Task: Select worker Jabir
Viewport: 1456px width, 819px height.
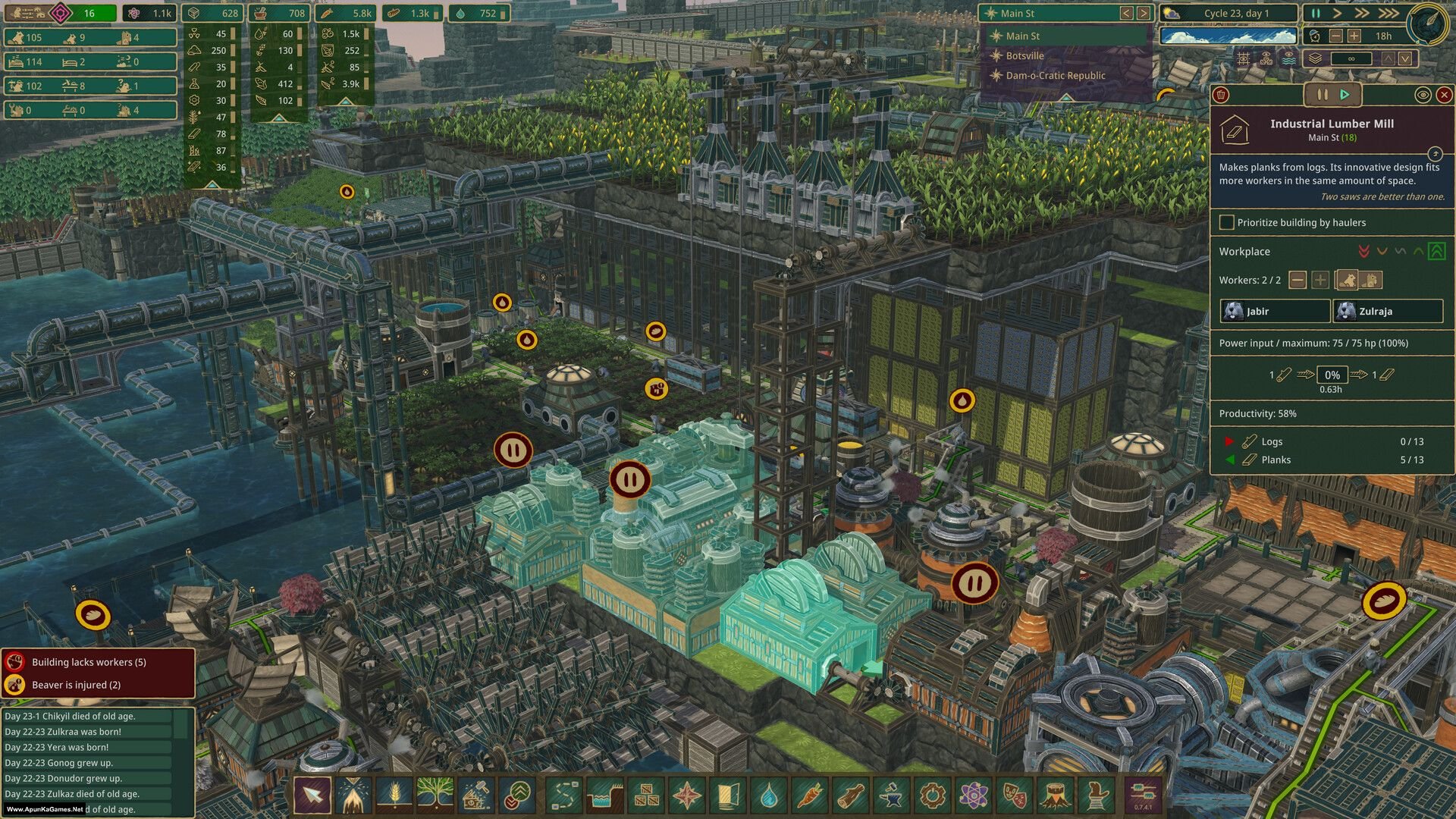Action: click(1275, 311)
